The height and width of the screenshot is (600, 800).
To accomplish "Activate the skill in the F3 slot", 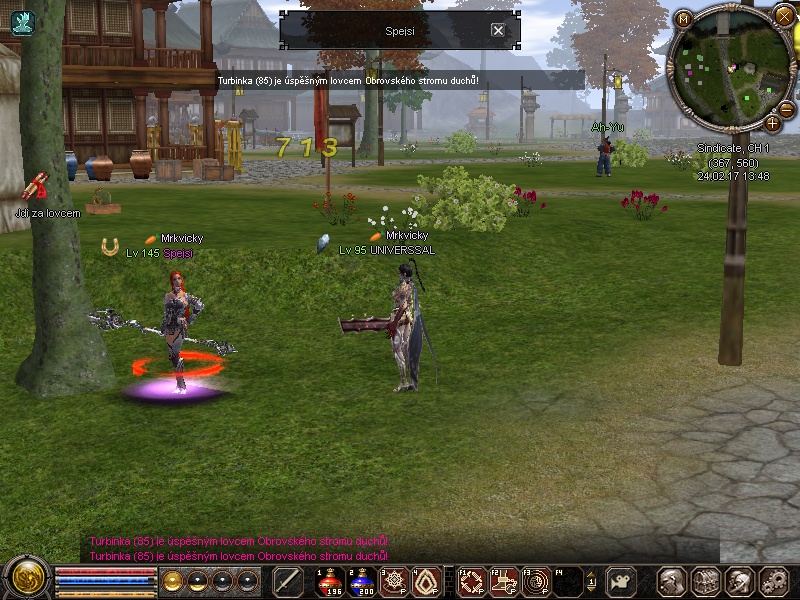I will tap(537, 581).
